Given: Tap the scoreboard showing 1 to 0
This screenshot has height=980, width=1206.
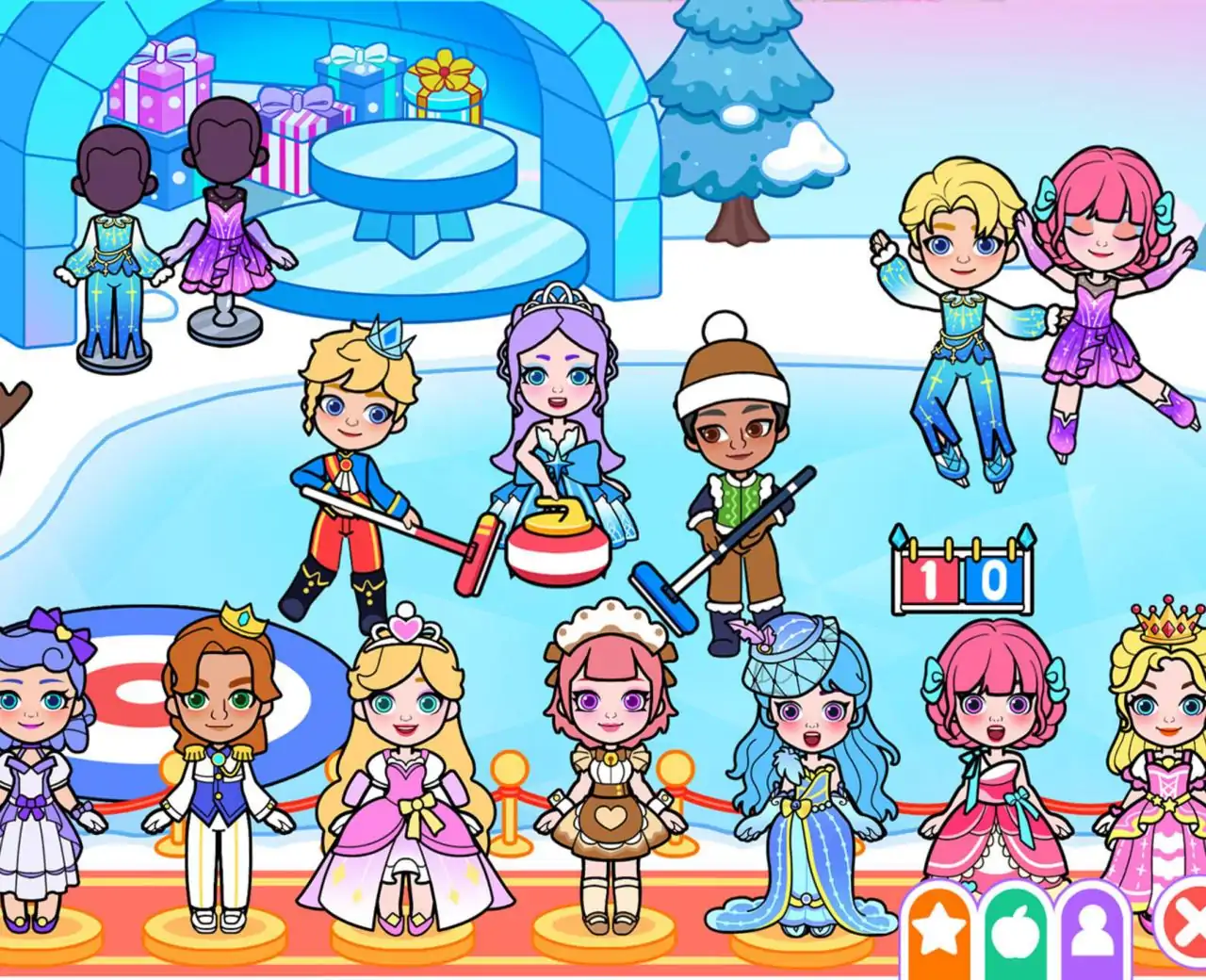Looking at the screenshot, I should 961,565.
